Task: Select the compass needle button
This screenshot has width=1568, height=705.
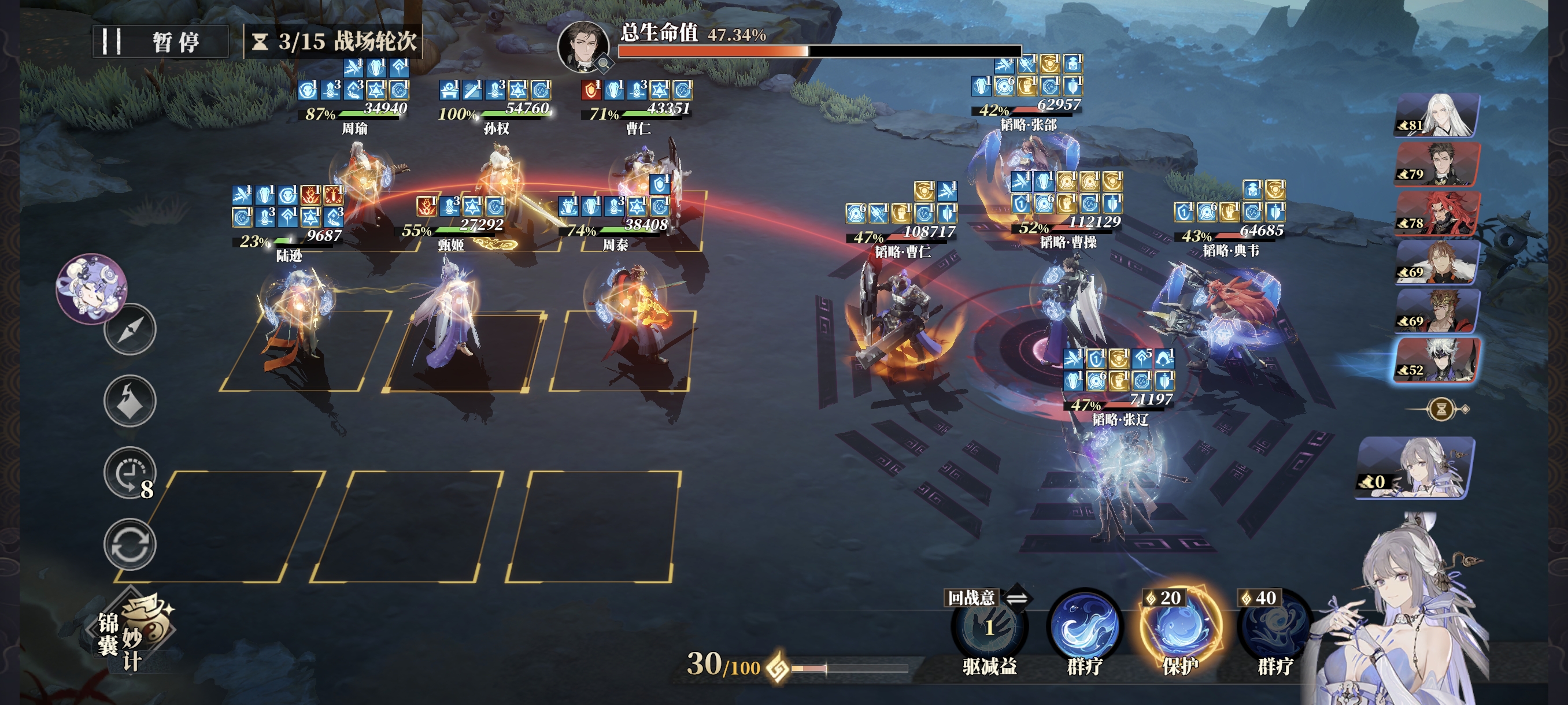Action: 130,330
